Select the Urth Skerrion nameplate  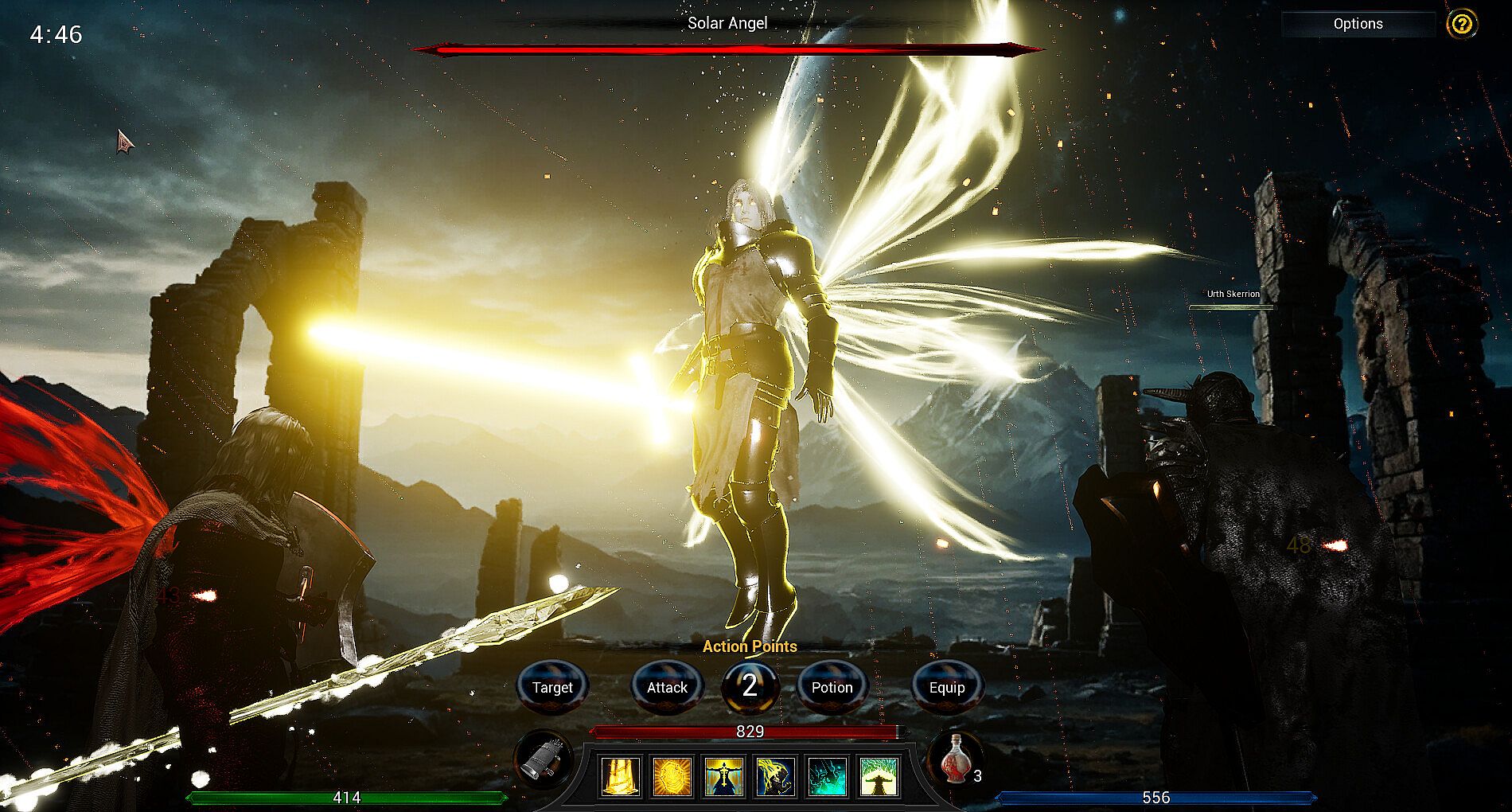coord(1233,295)
